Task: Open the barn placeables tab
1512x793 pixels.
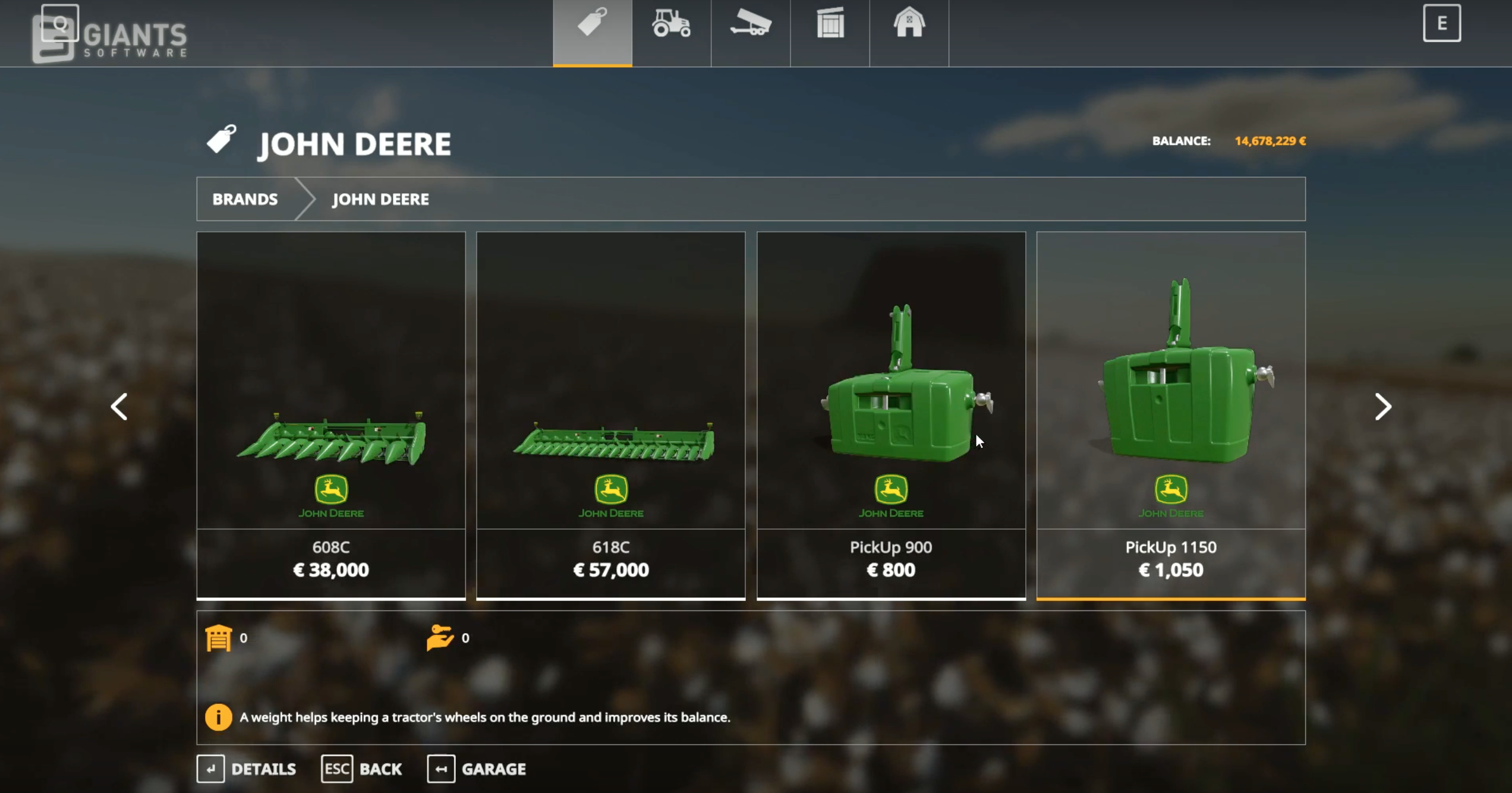Action: pyautogui.click(x=909, y=24)
